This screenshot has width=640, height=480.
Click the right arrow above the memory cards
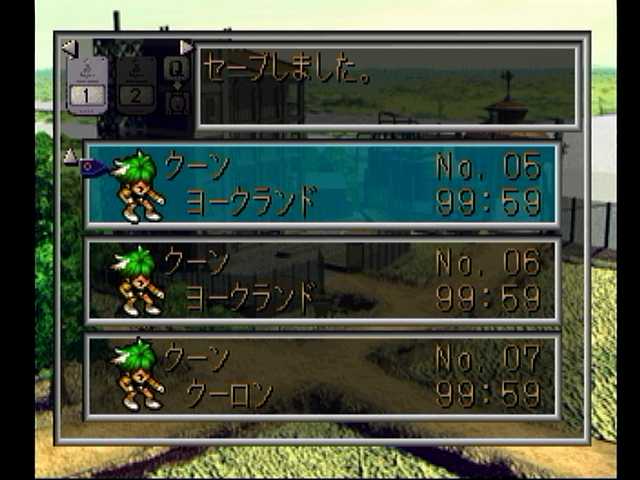coord(186,47)
